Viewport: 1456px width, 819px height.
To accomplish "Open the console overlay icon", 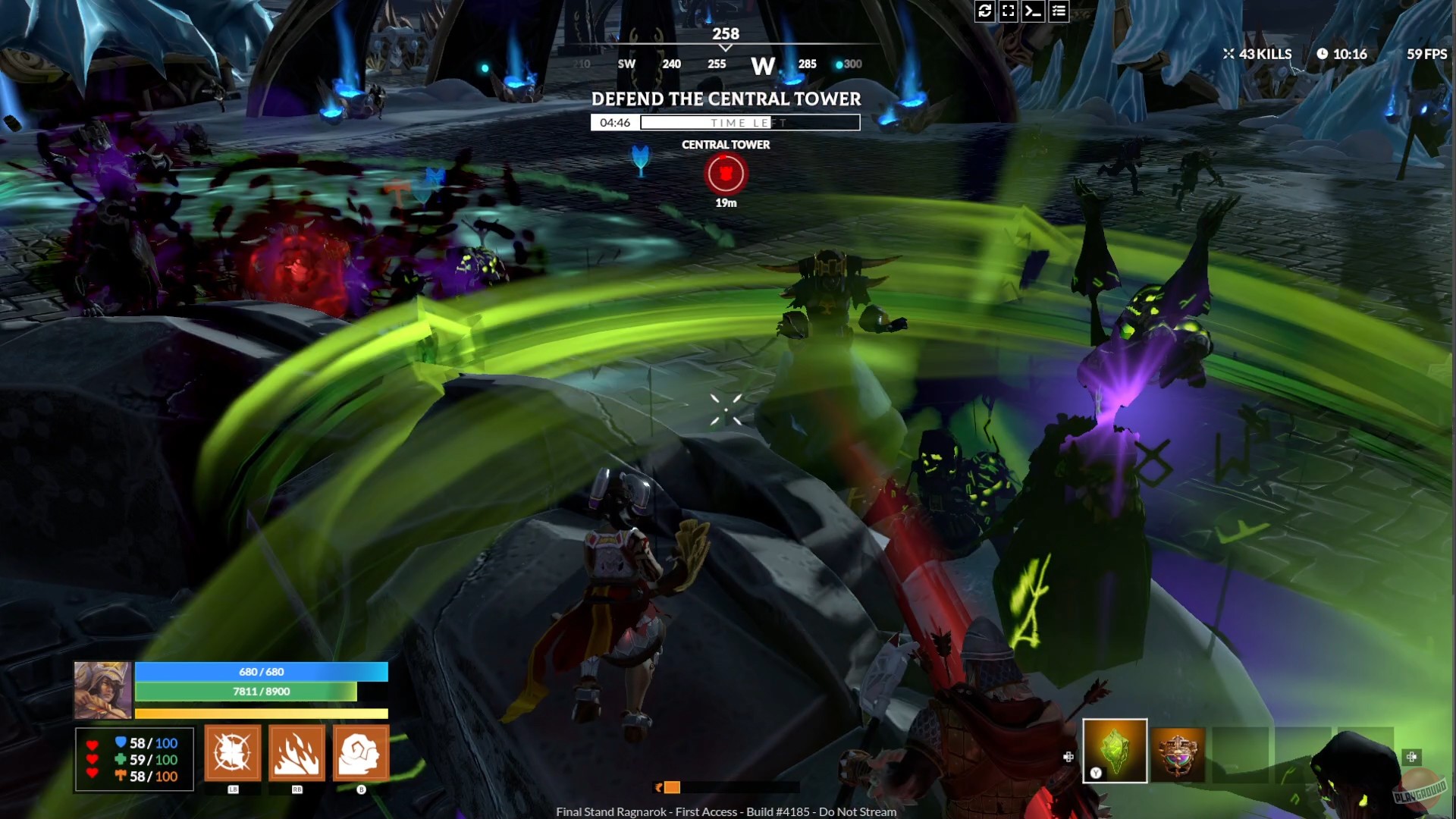I will point(1033,11).
